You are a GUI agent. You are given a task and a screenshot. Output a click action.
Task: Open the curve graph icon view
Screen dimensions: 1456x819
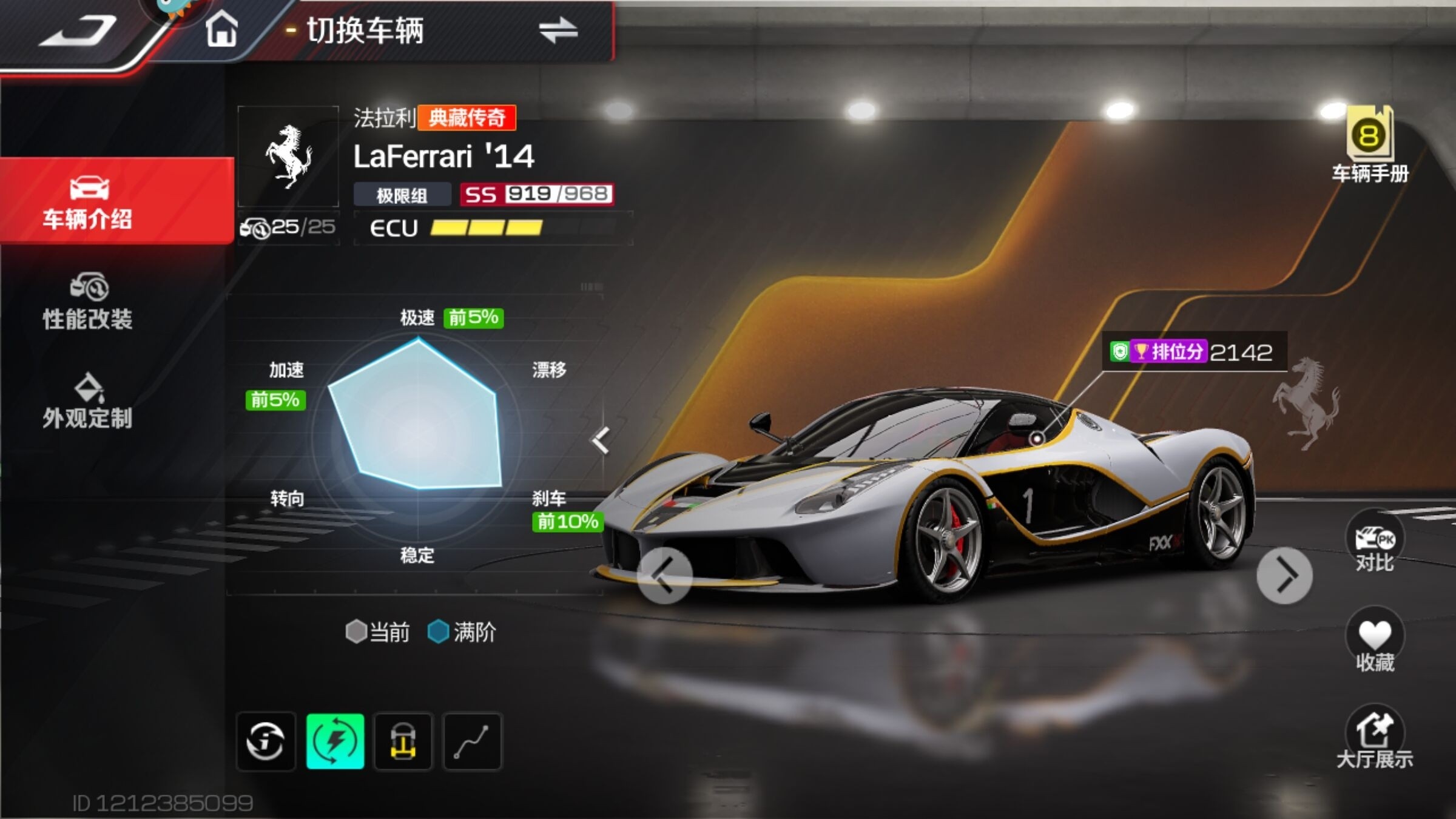[473, 741]
